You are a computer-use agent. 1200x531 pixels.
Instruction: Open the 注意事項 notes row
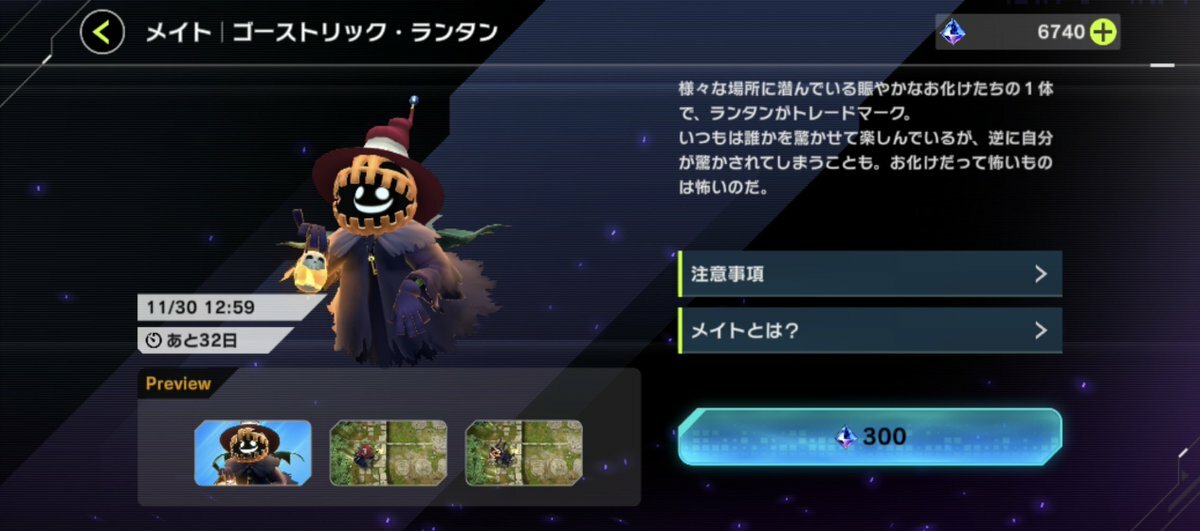[869, 274]
